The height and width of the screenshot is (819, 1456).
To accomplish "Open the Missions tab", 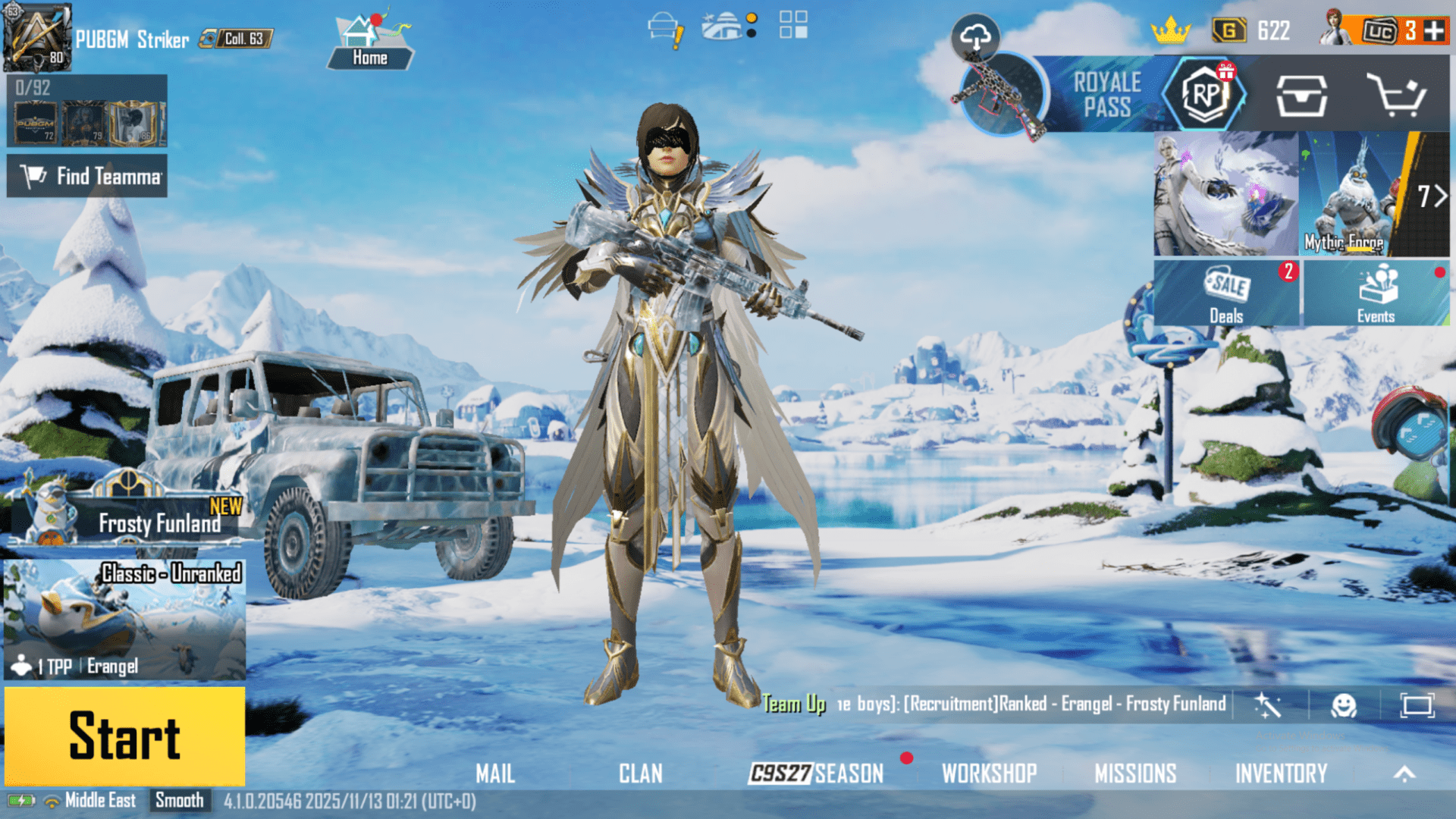I will tap(1135, 773).
